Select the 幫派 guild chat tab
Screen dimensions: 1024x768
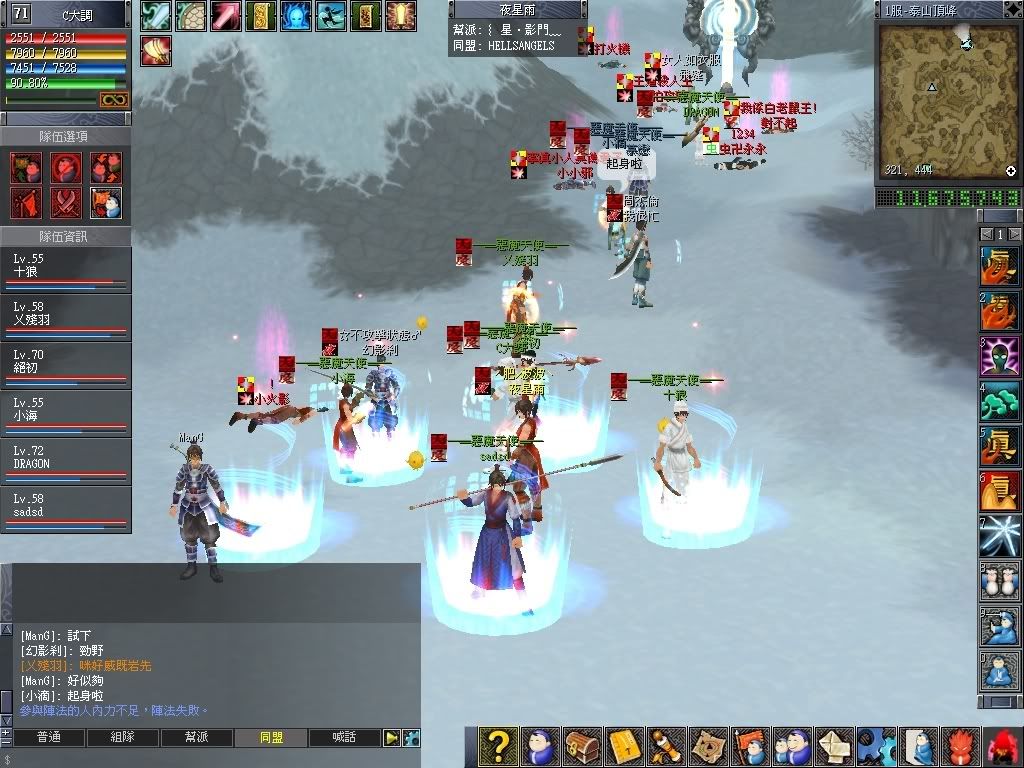pyautogui.click(x=197, y=738)
